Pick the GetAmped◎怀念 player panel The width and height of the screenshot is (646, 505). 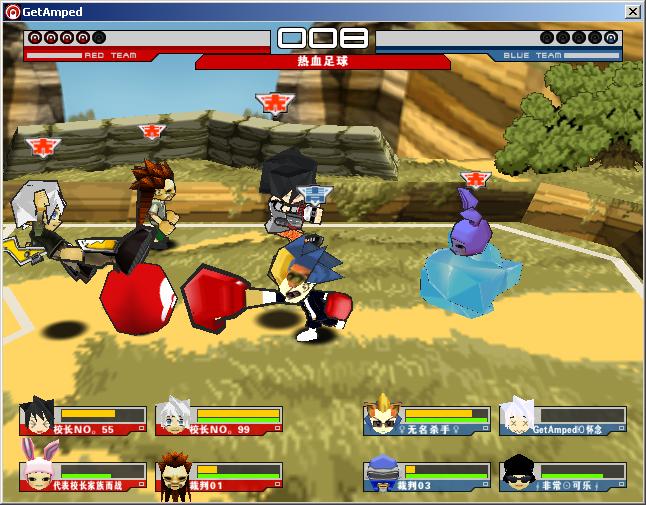click(x=563, y=419)
